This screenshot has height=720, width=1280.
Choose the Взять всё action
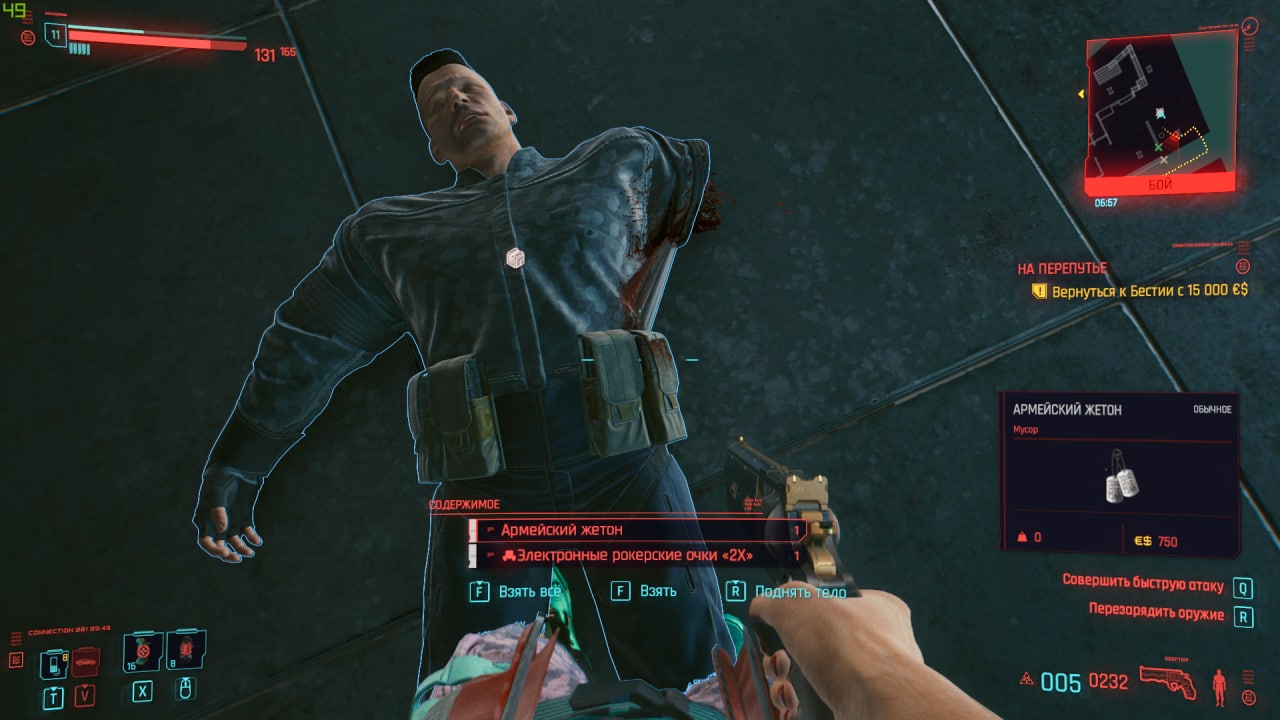516,591
